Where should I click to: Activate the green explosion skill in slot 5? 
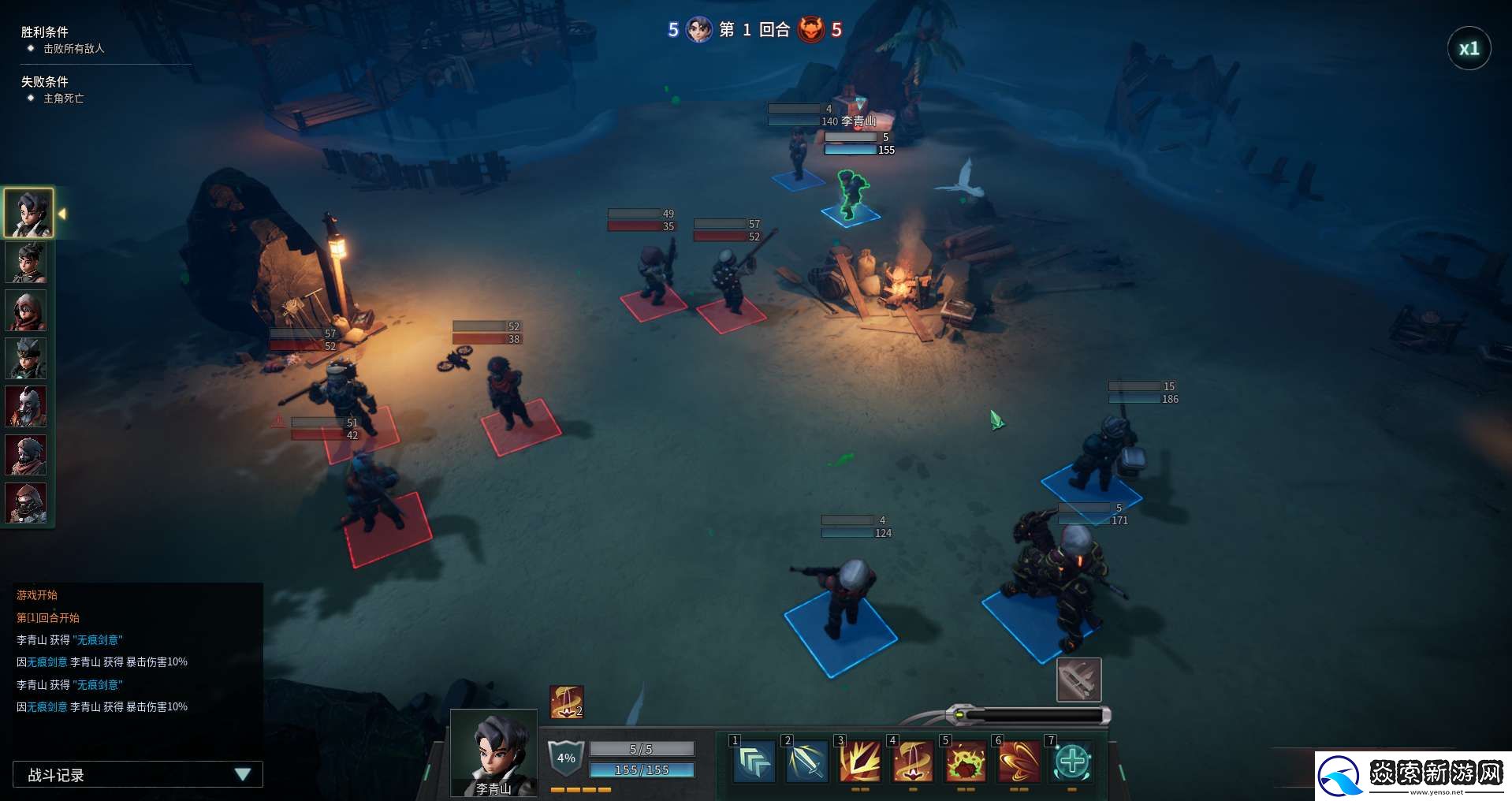click(x=965, y=762)
